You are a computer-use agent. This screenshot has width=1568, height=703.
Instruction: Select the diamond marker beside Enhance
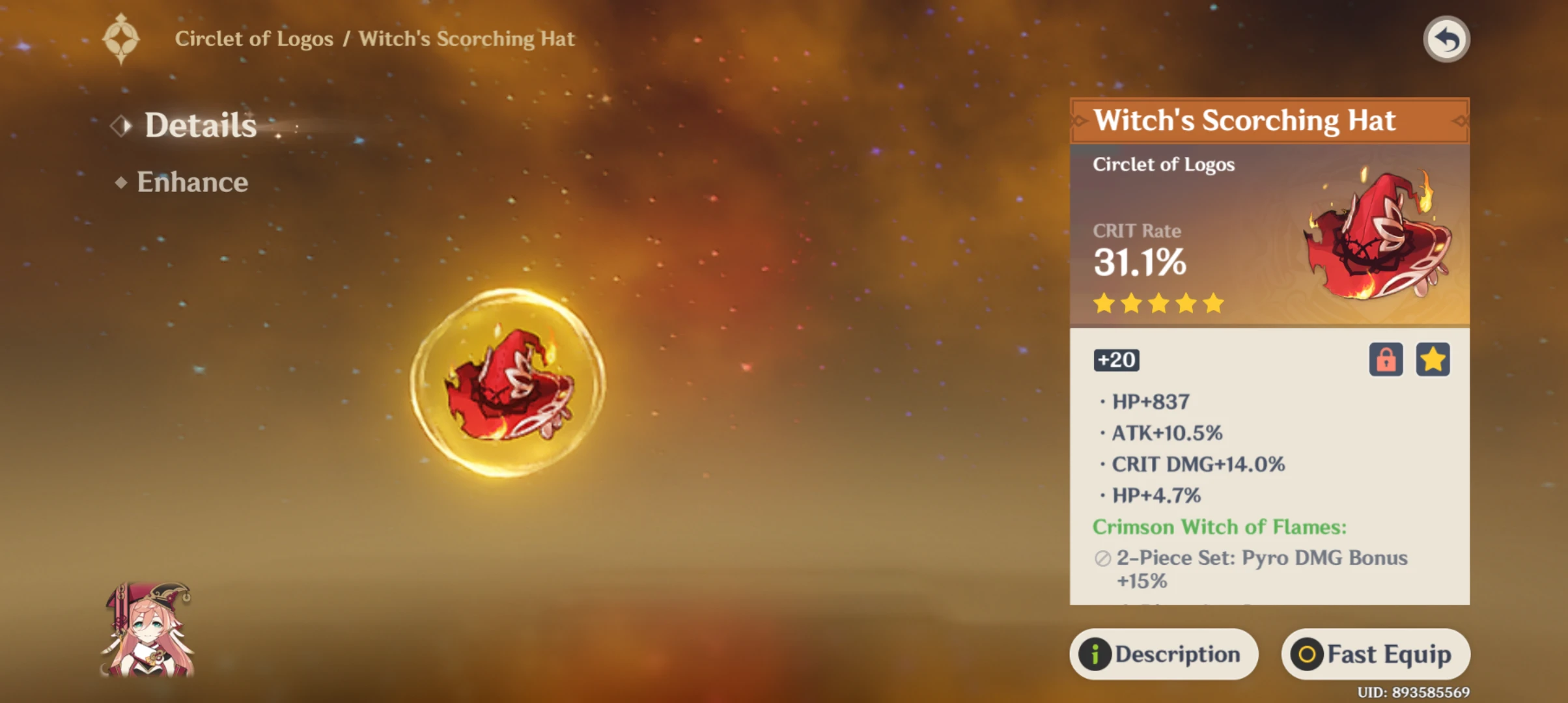click(x=121, y=182)
